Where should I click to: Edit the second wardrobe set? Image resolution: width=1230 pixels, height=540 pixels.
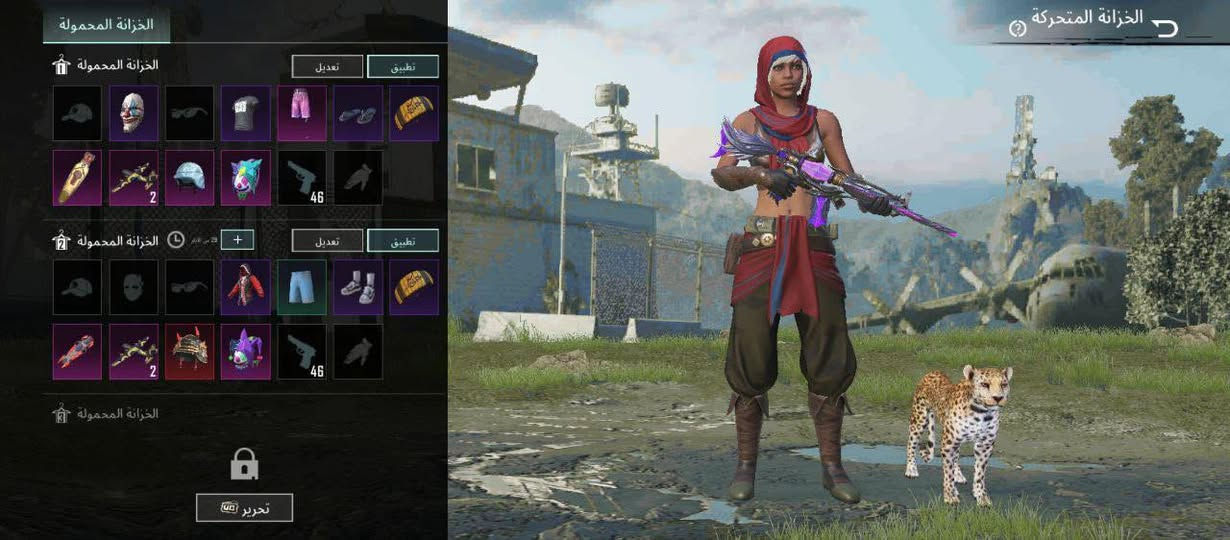(x=327, y=240)
